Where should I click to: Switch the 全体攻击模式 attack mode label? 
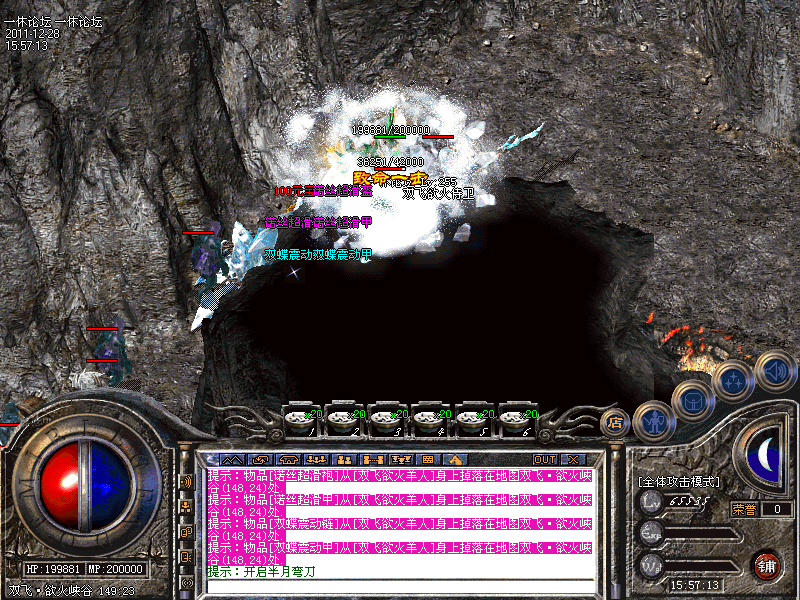pyautogui.click(x=678, y=481)
